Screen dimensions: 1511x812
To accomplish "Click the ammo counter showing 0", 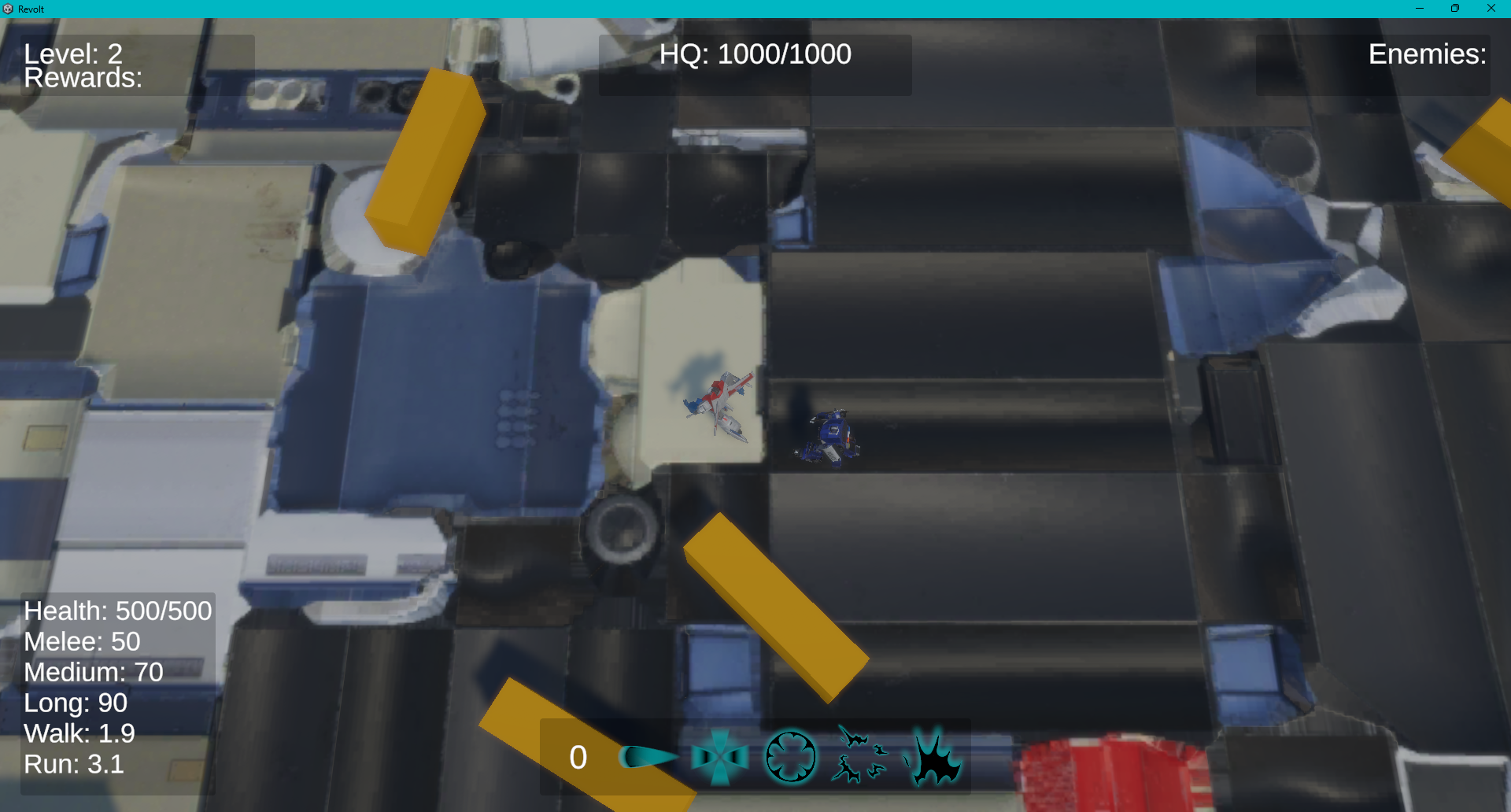I will pyautogui.click(x=578, y=758).
